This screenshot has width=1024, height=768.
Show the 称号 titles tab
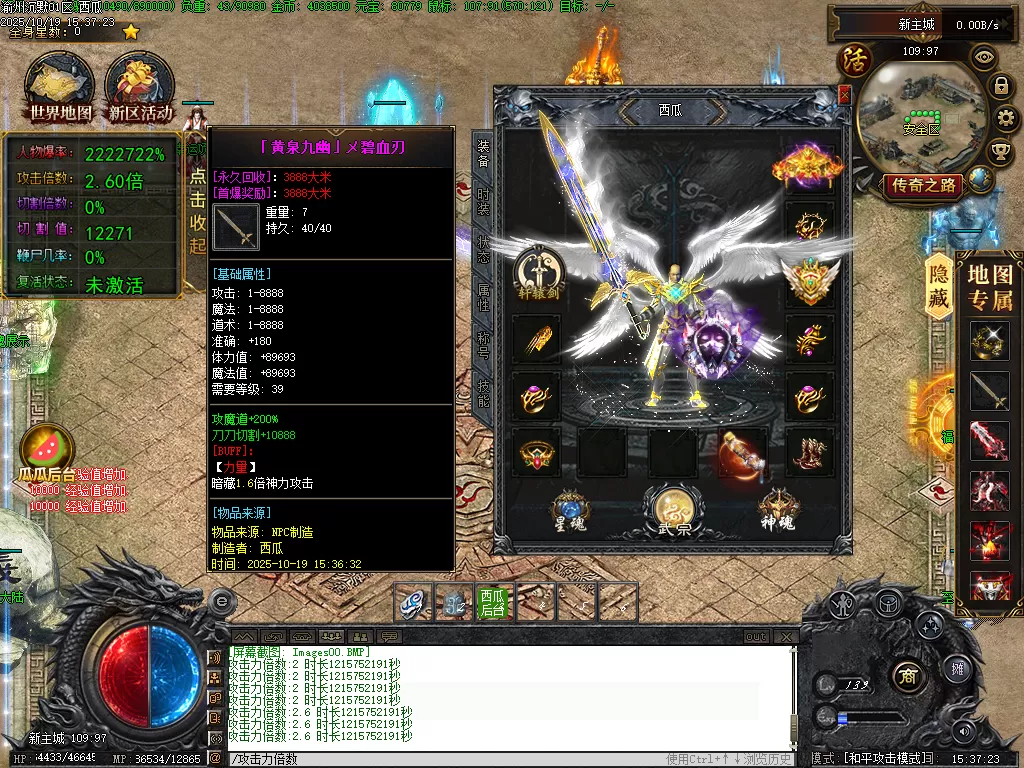point(483,345)
